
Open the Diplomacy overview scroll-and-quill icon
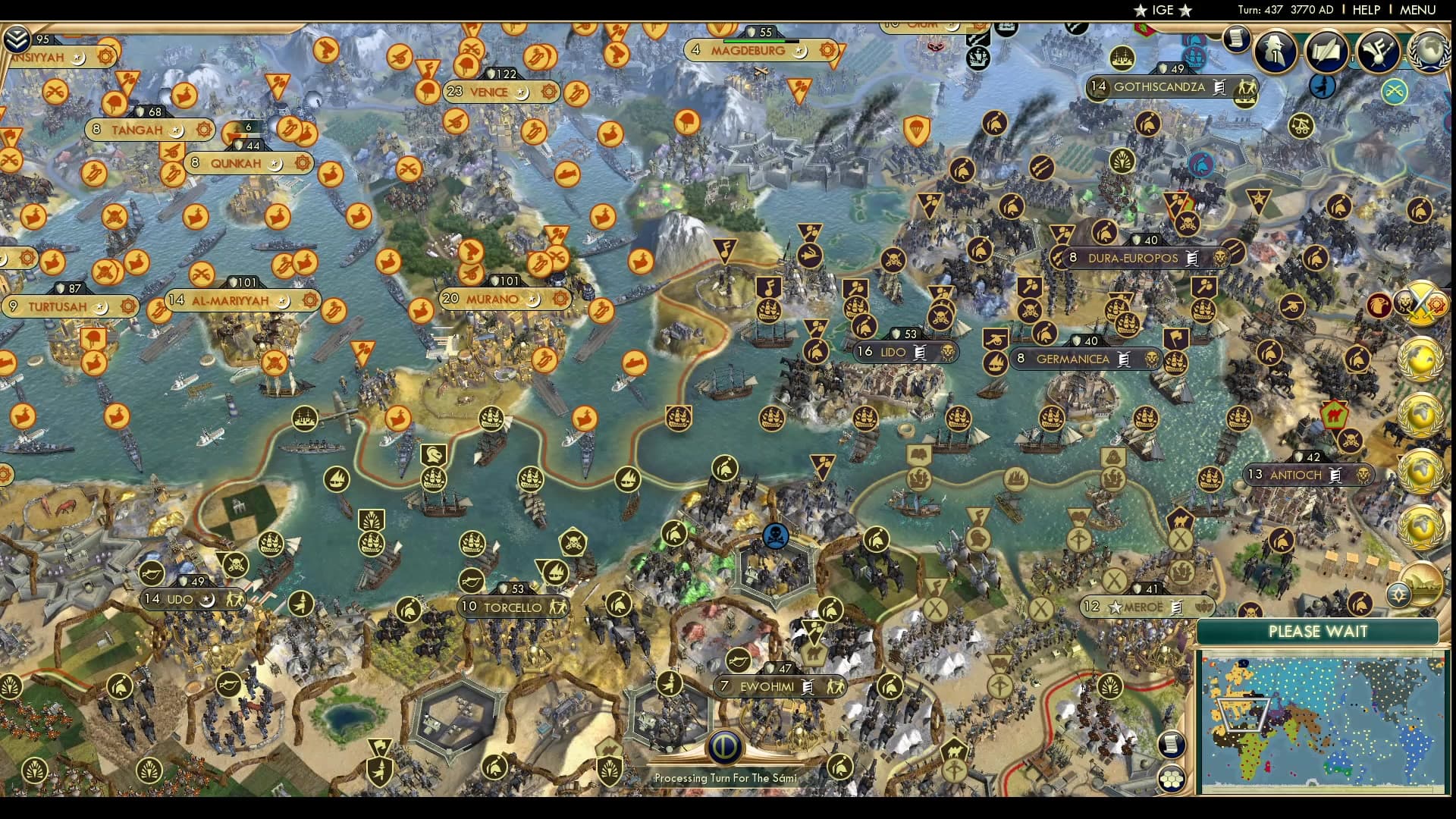1327,51
